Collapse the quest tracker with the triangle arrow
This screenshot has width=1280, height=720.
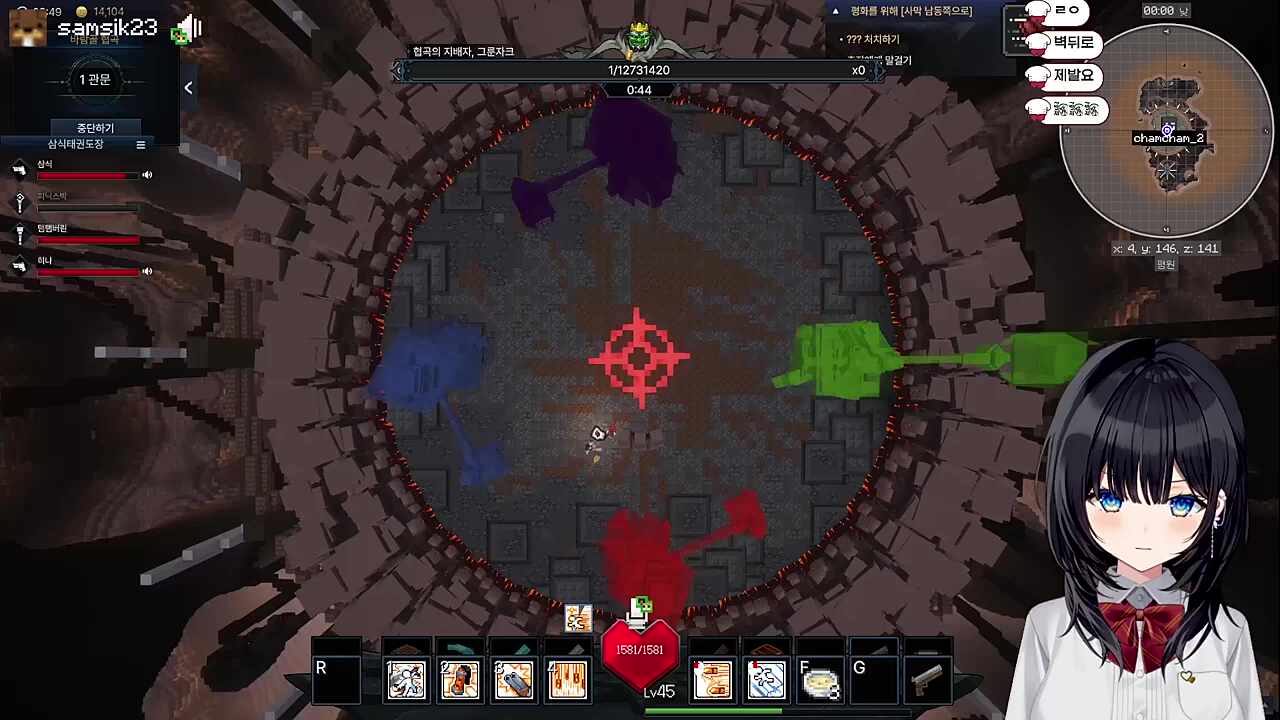coord(835,11)
